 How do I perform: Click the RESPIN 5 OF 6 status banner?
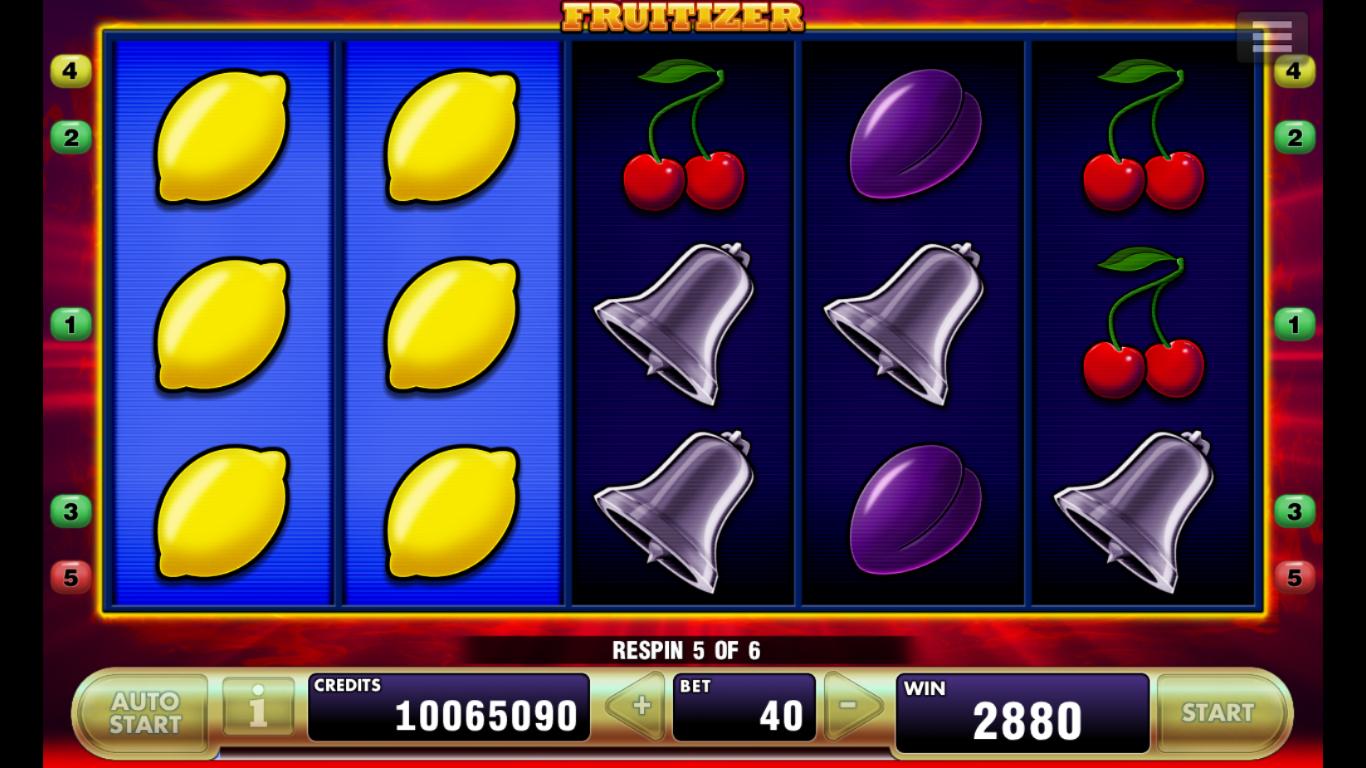[x=683, y=648]
